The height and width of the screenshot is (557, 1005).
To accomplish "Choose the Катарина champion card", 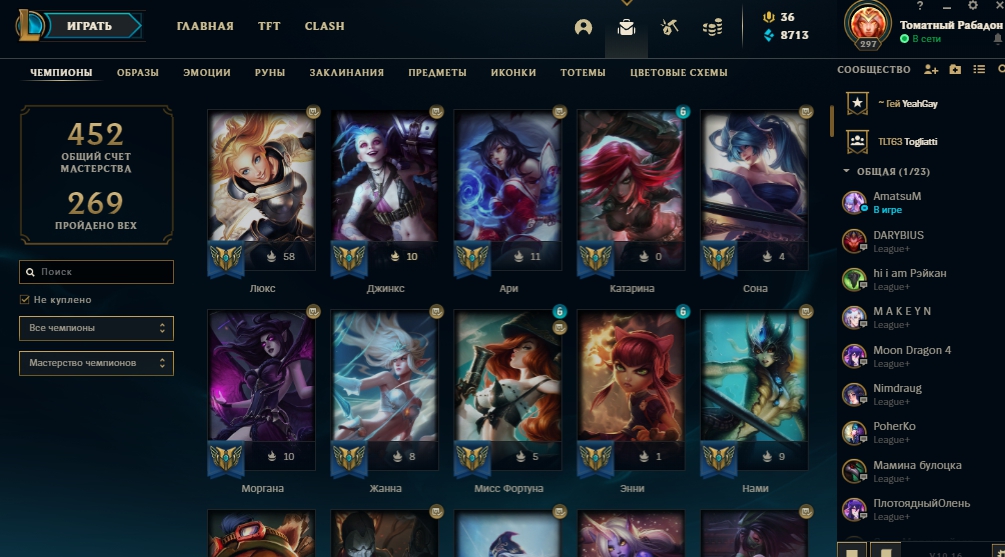I will (631, 190).
